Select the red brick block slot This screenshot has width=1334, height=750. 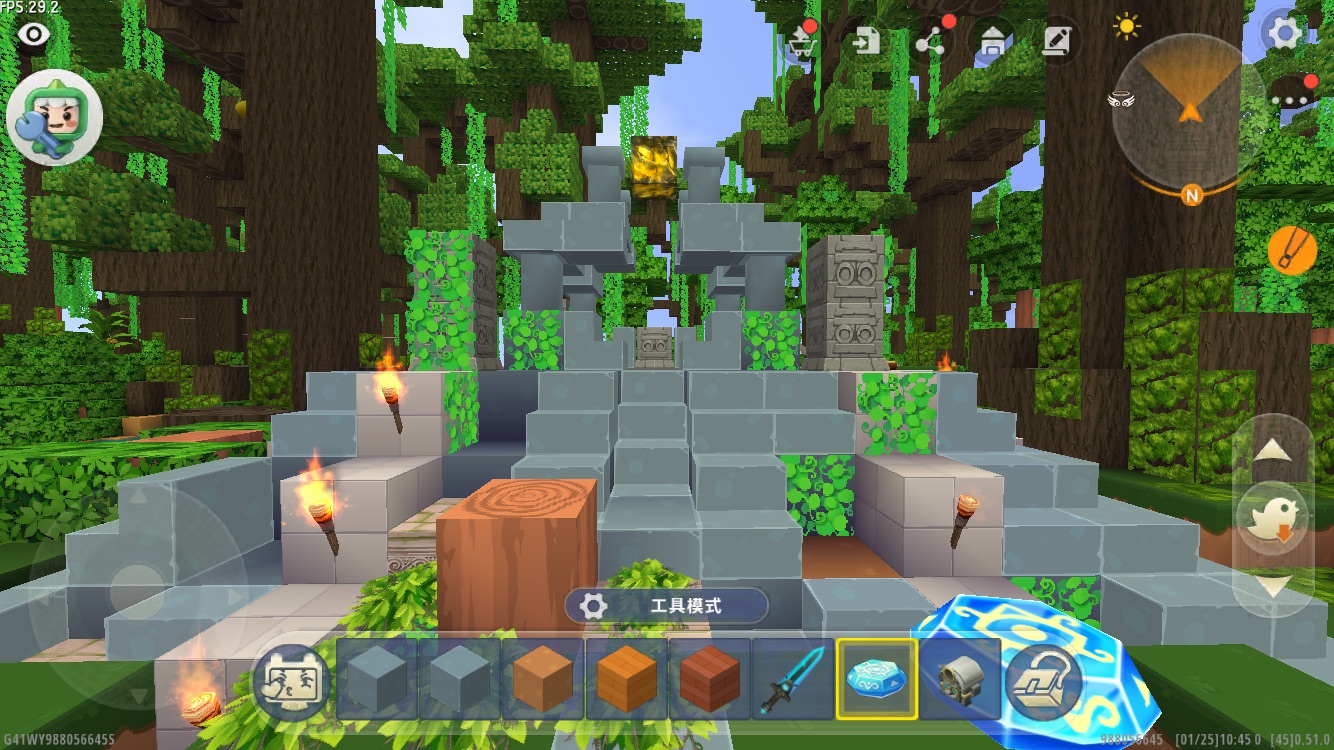point(710,680)
